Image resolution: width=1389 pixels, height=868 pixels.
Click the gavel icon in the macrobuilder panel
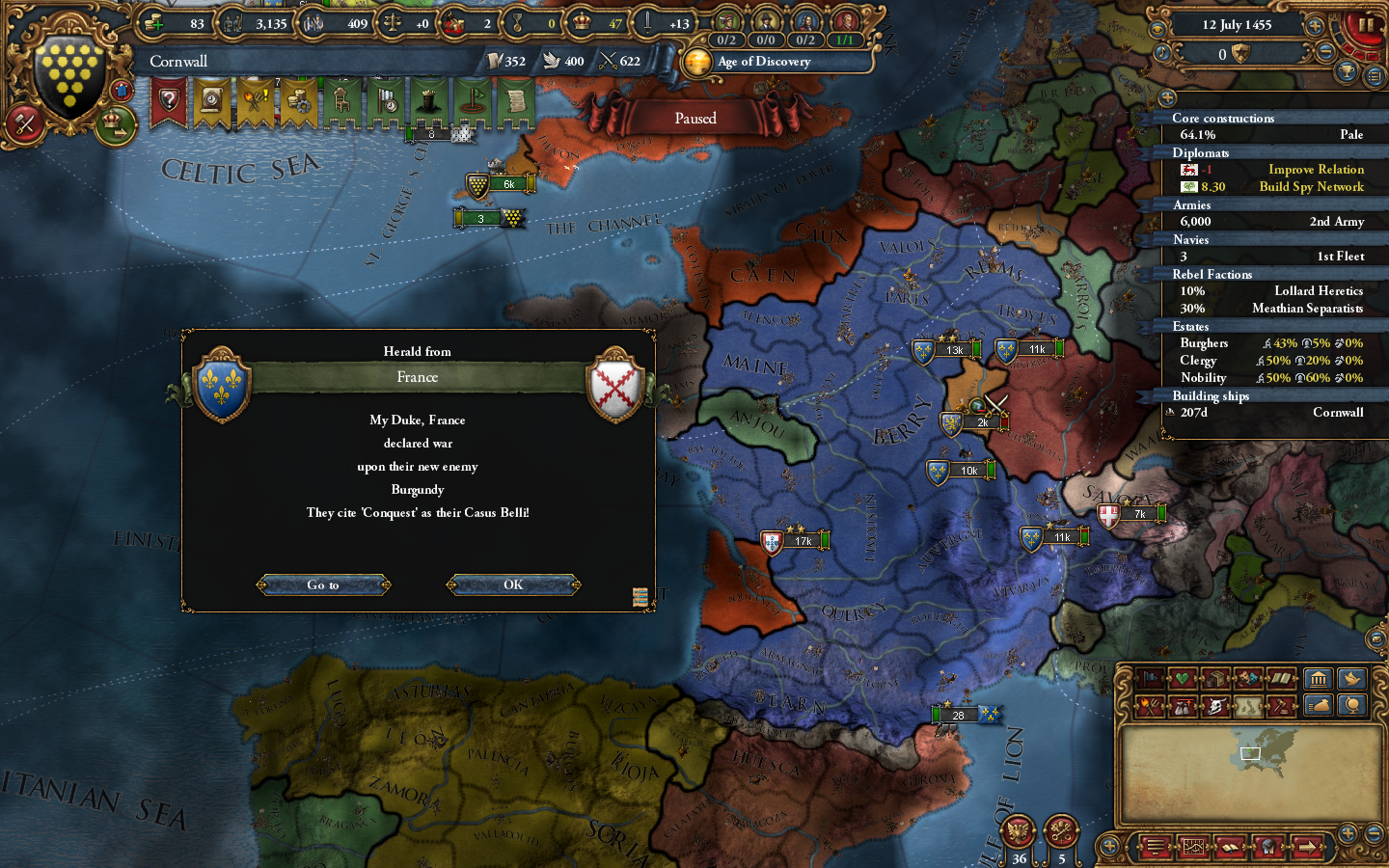click(x=1282, y=706)
